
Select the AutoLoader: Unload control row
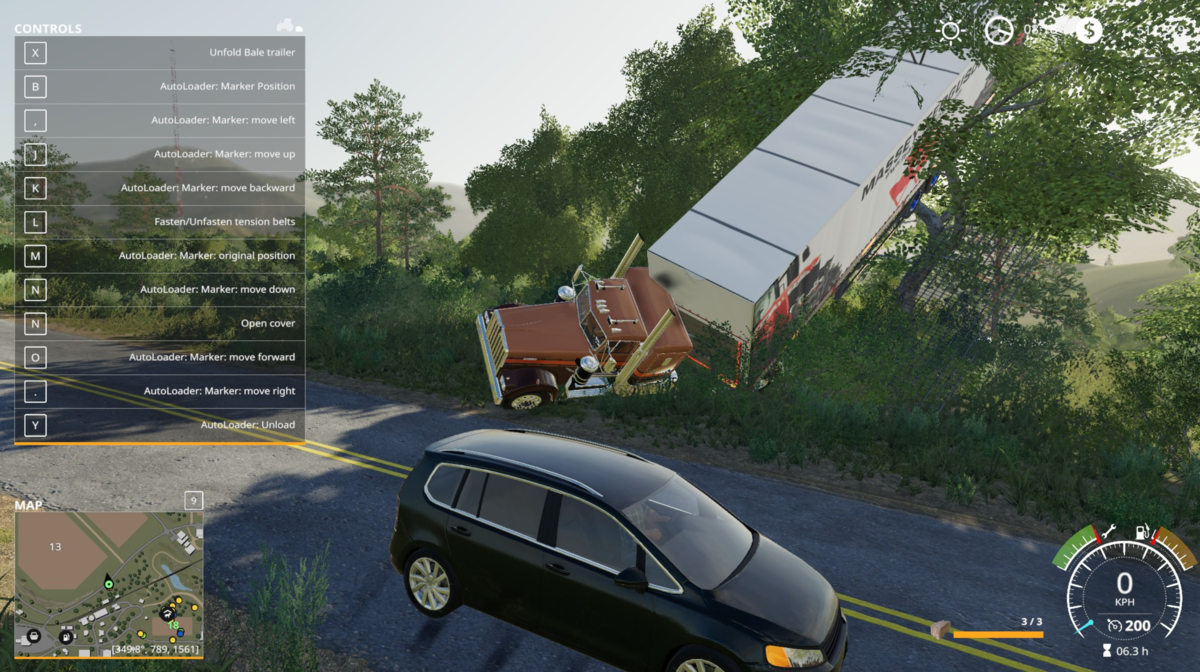pos(160,425)
